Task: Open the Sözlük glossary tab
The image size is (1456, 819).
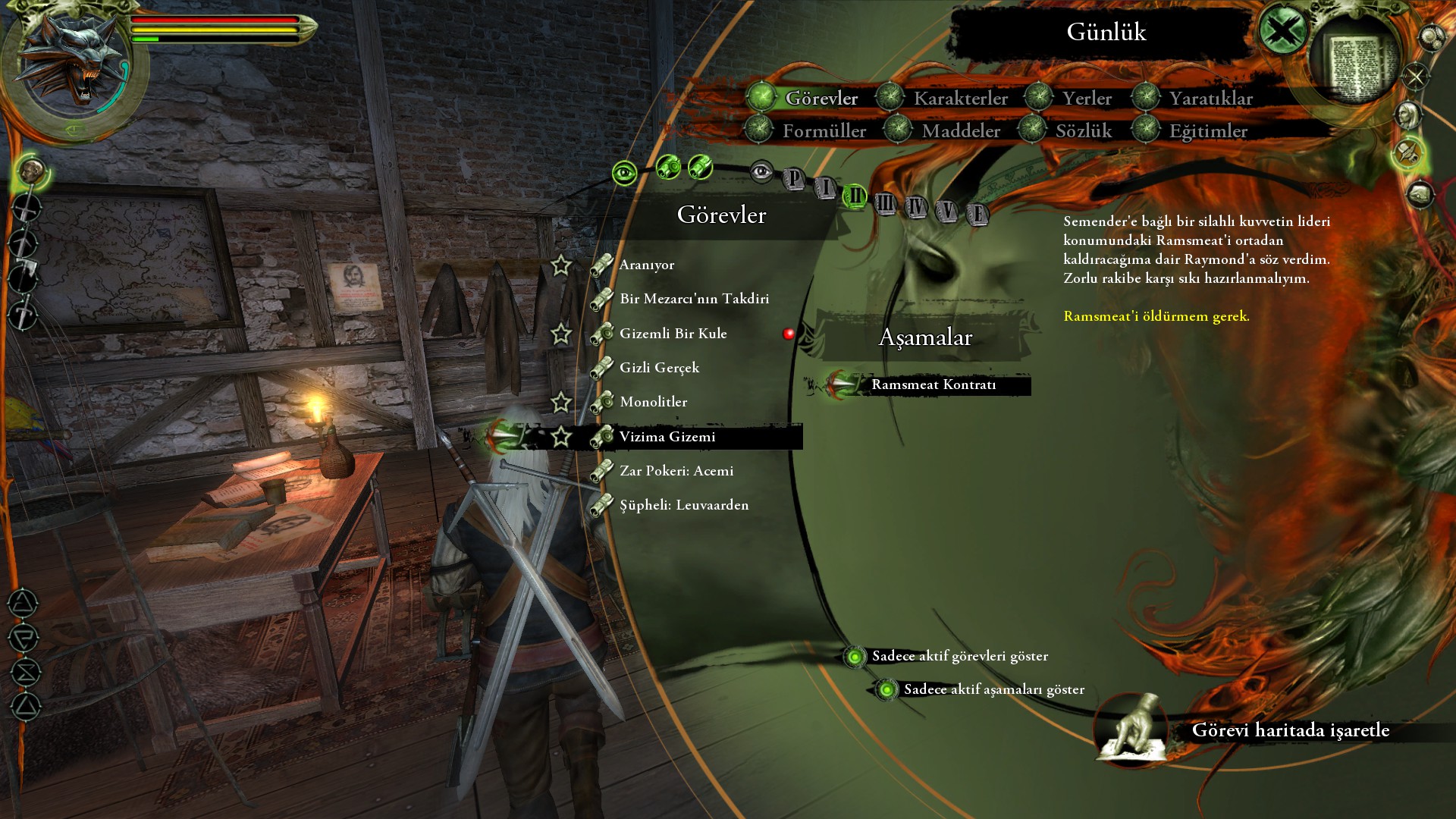Action: 1083,131
